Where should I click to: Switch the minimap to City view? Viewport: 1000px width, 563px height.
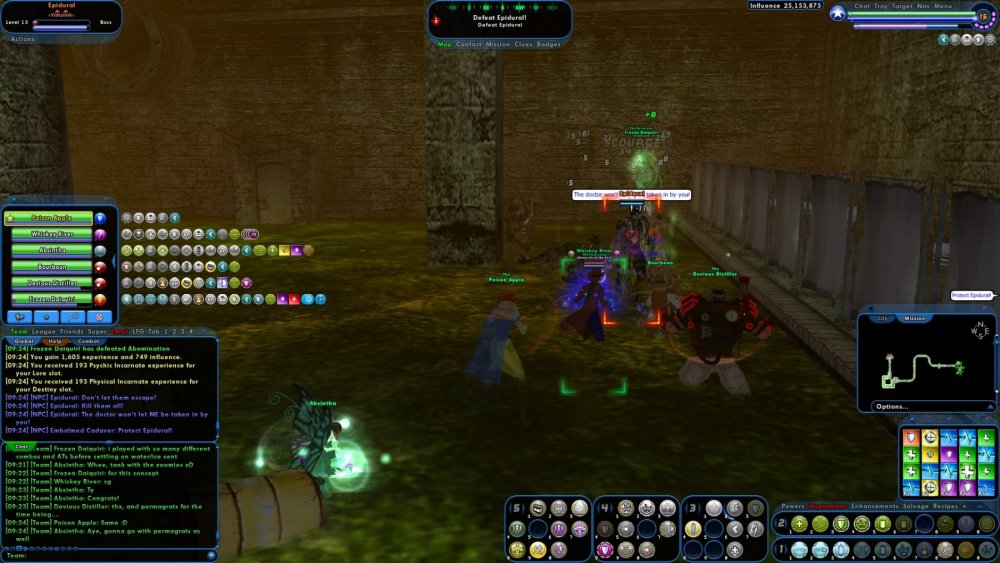pos(882,319)
